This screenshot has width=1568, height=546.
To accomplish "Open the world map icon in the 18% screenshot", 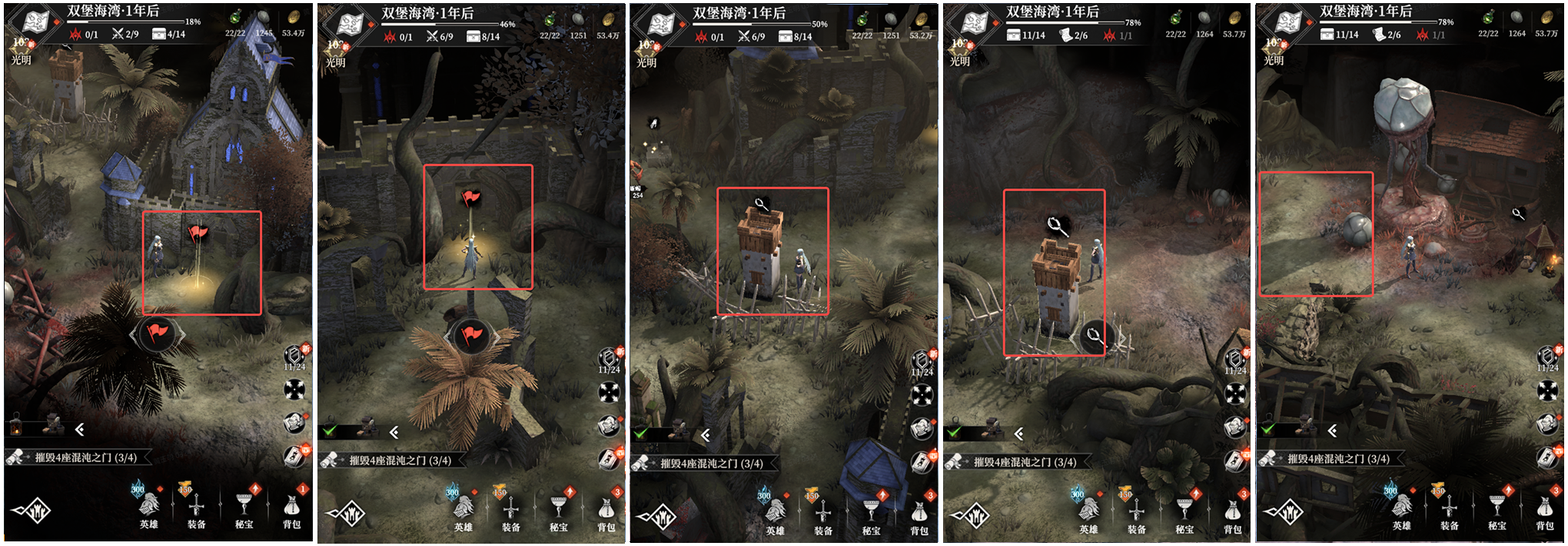I will pos(33,22).
